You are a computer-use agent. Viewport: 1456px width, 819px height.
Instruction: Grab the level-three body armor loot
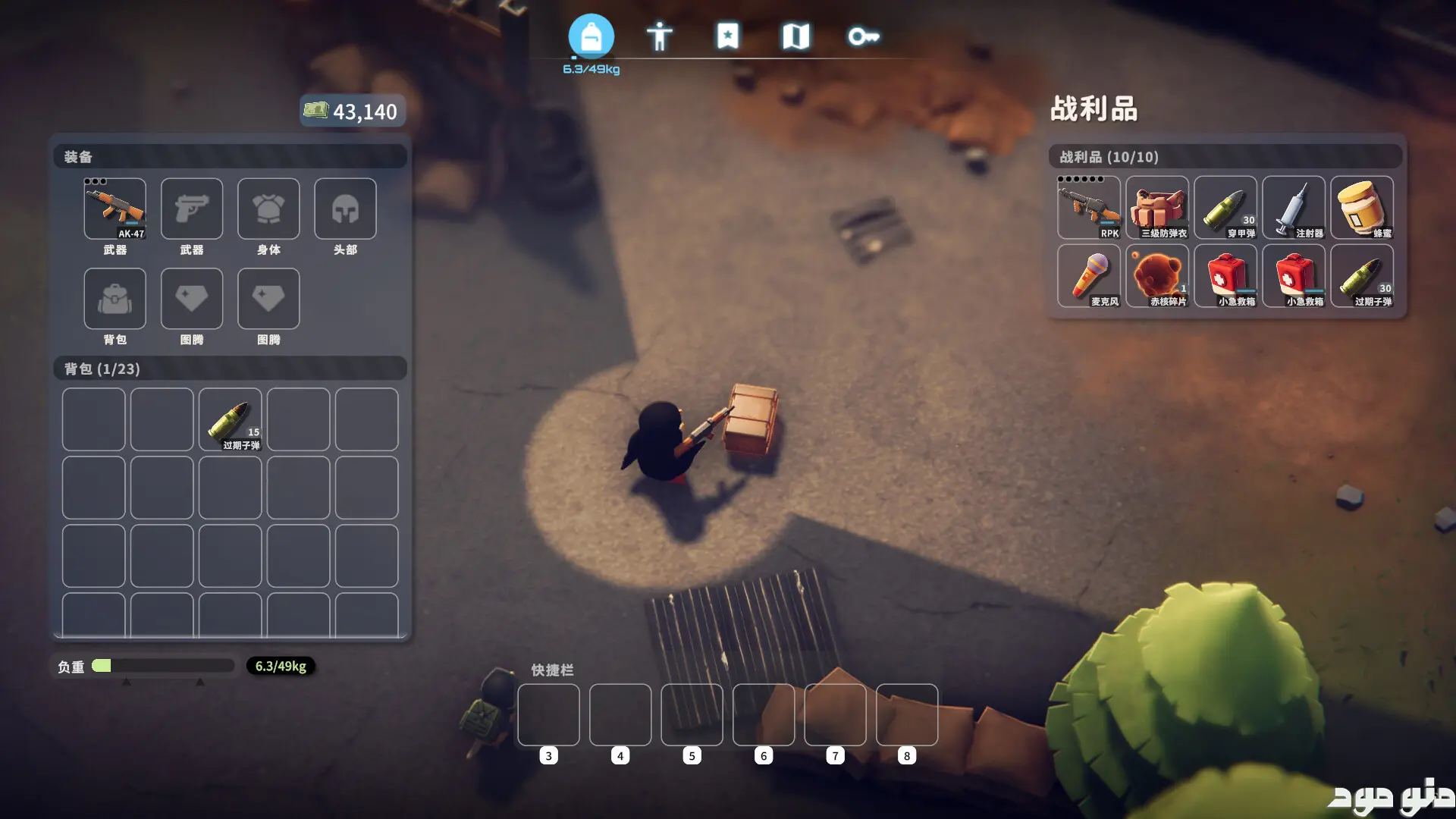pos(1157,208)
